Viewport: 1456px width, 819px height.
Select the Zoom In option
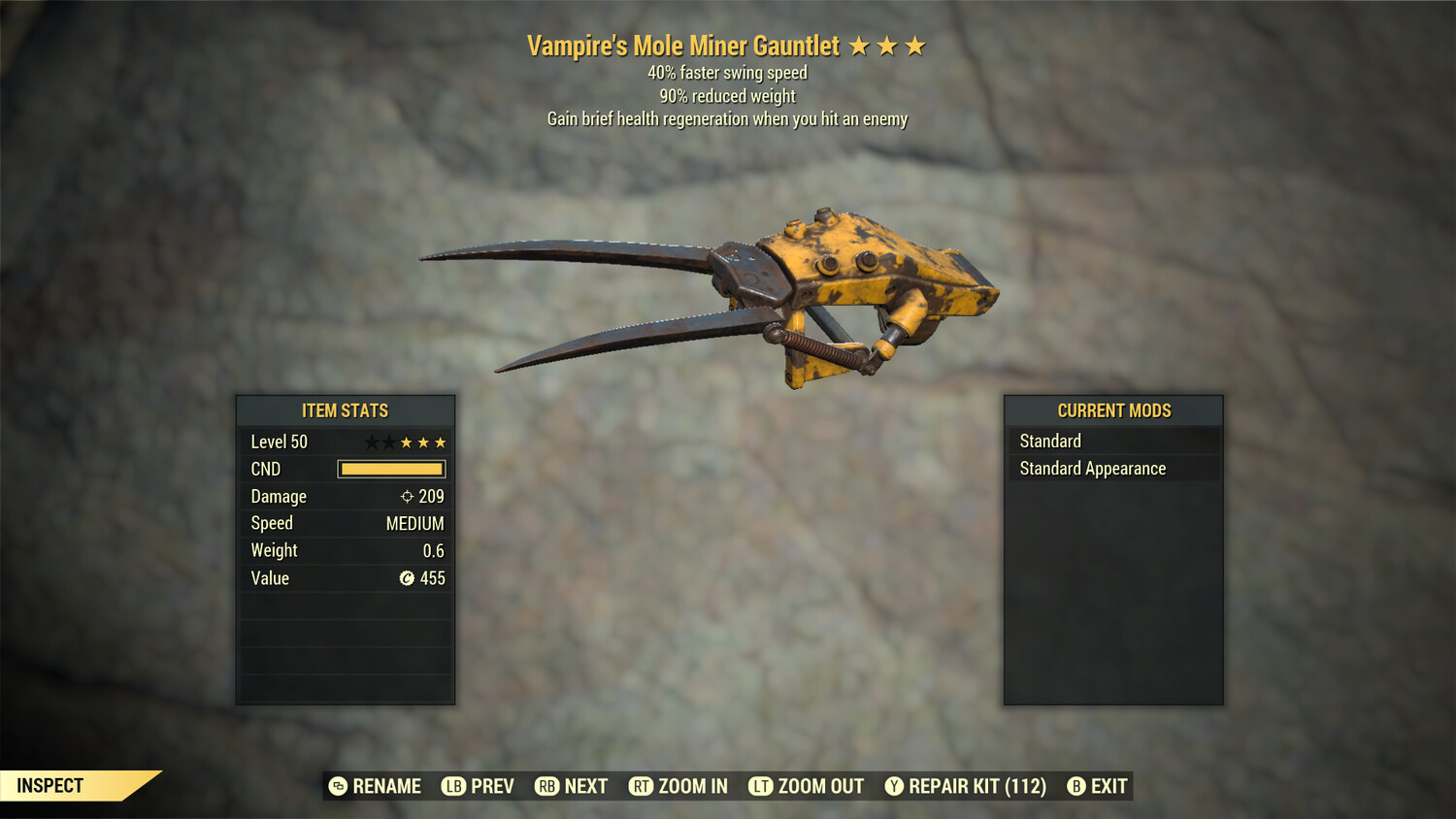[678, 786]
